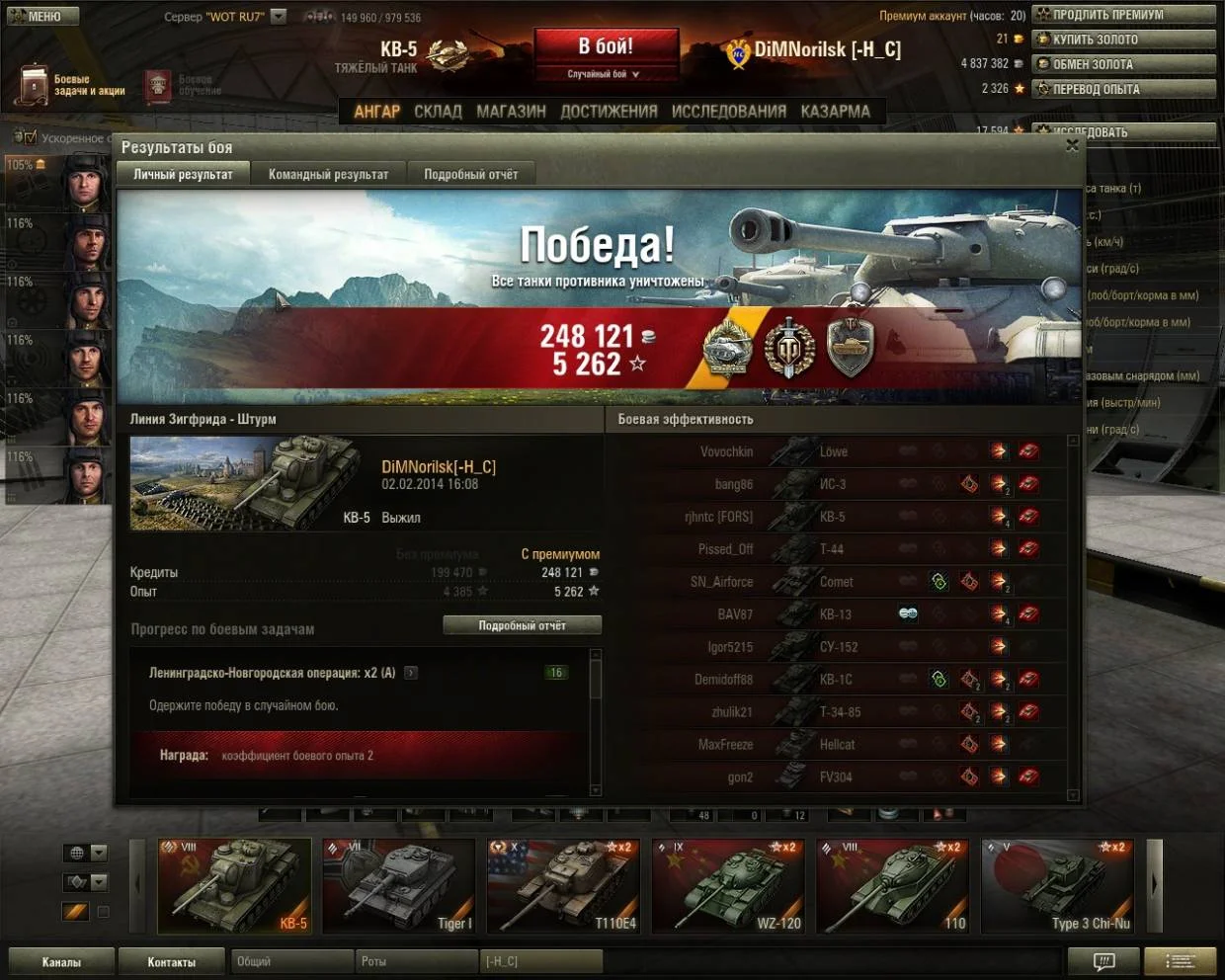Viewport: 1225px width, 980px height.
Task: Open ОБМЕН ЗОЛОТА exchange
Action: [1123, 64]
